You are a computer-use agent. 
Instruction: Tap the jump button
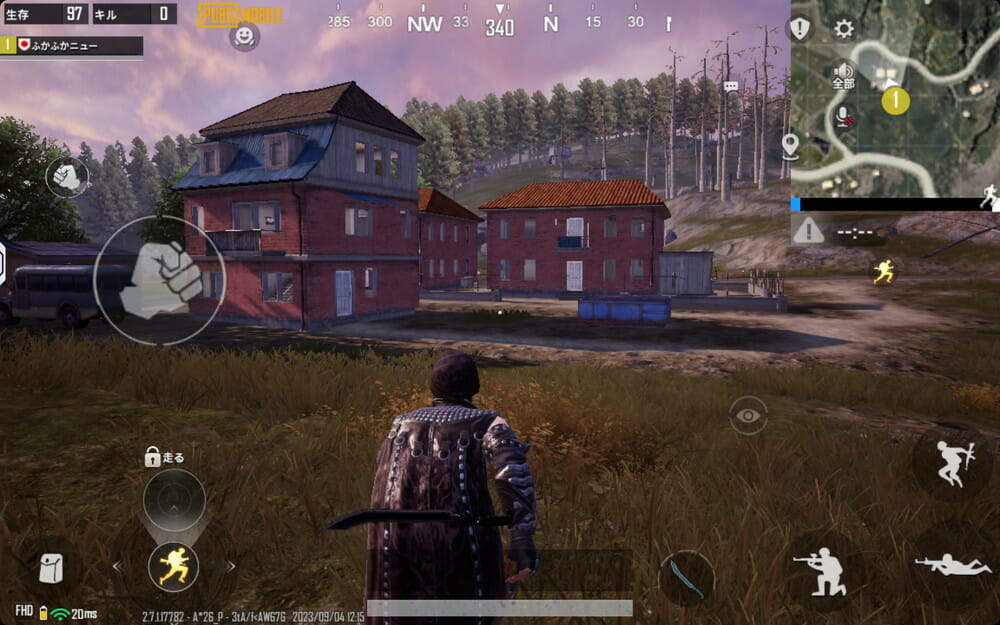tap(951, 463)
